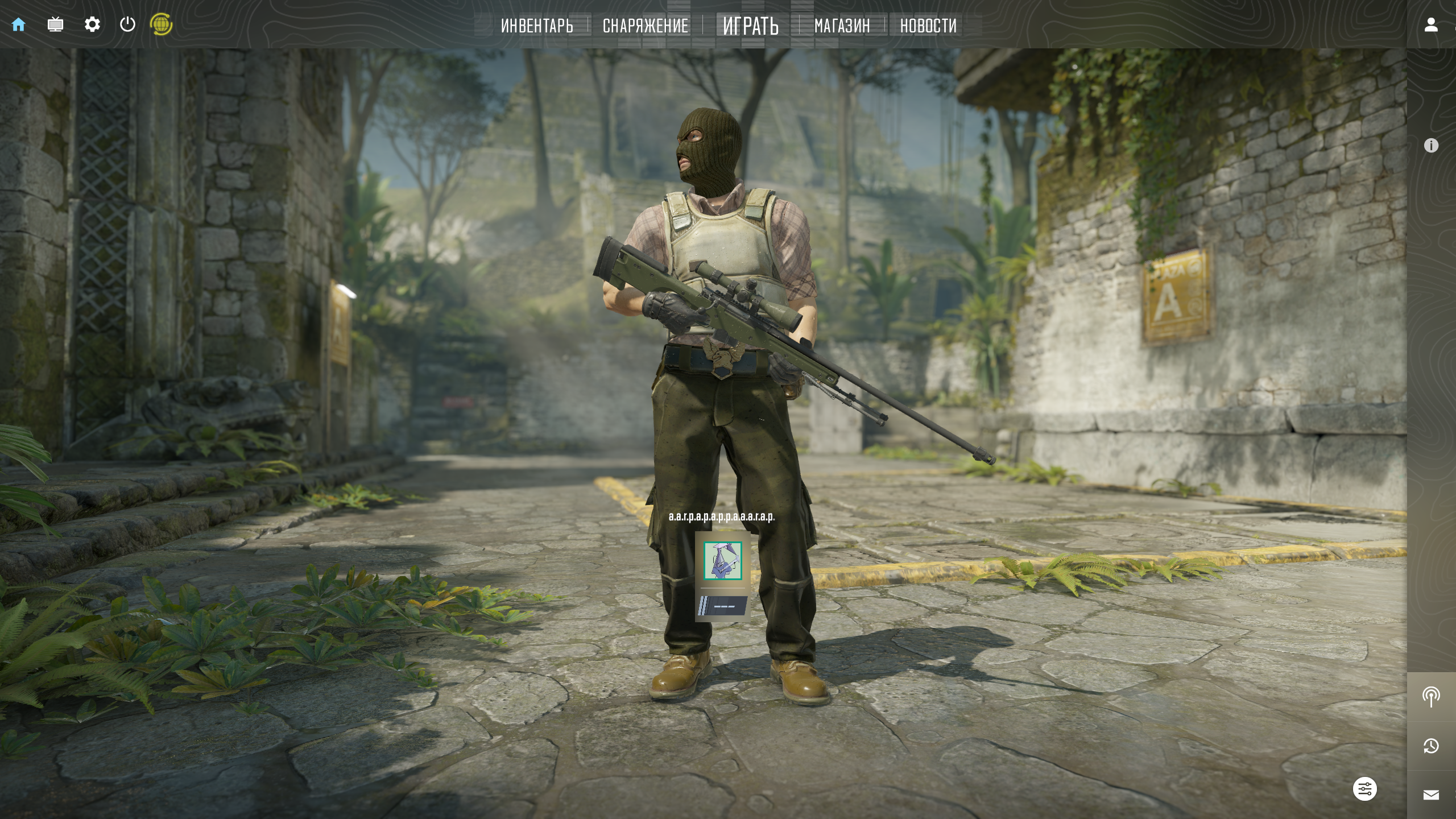The height and width of the screenshot is (819, 1456).
Task: Open the friends profile silhouette icon
Action: [1431, 24]
